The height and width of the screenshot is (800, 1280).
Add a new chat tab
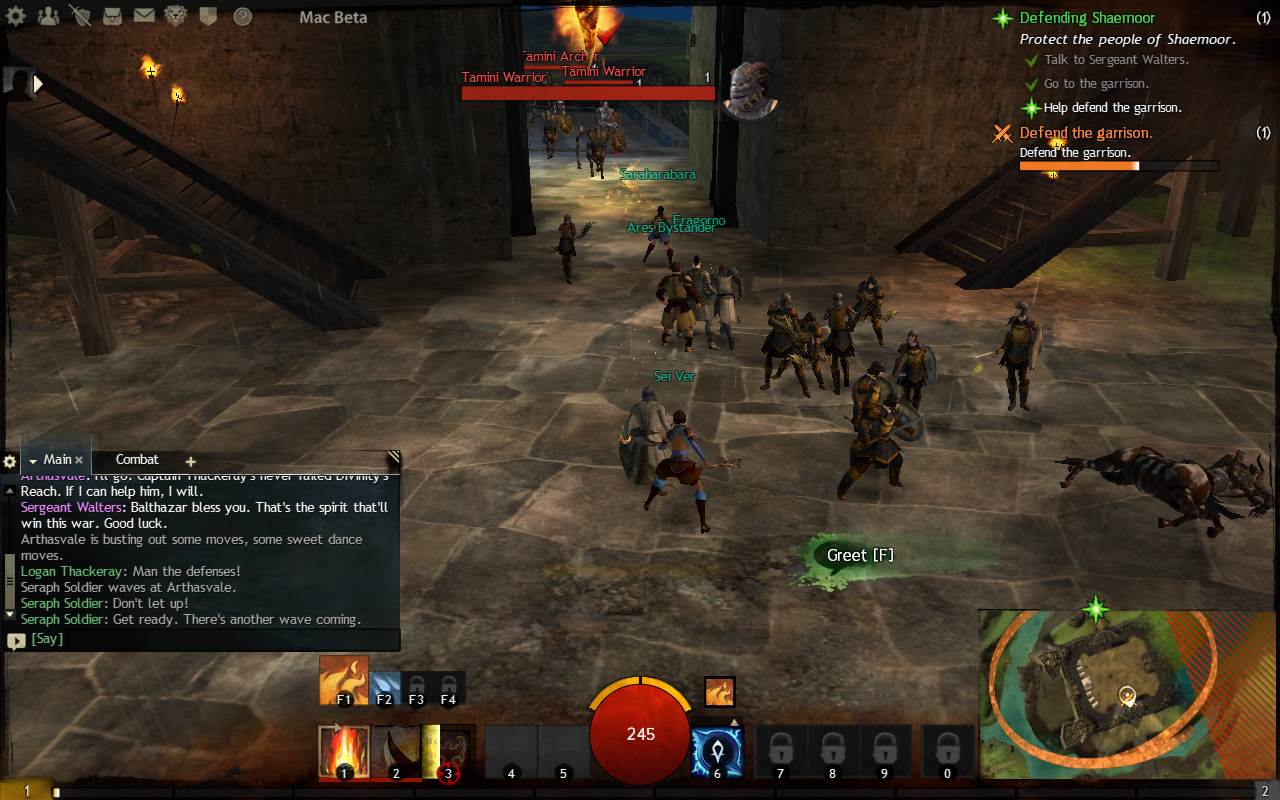point(190,462)
